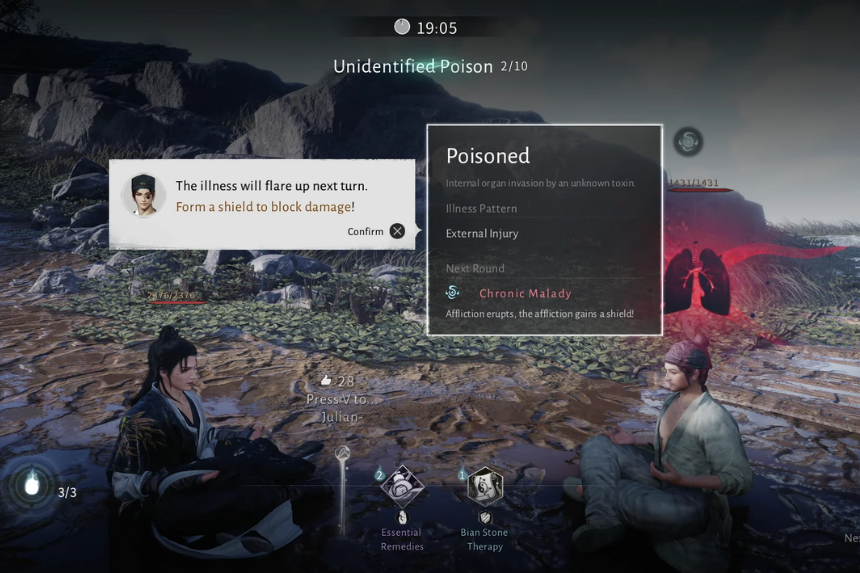
Task: Select the Bian Stone Therapy card
Action: click(485, 487)
